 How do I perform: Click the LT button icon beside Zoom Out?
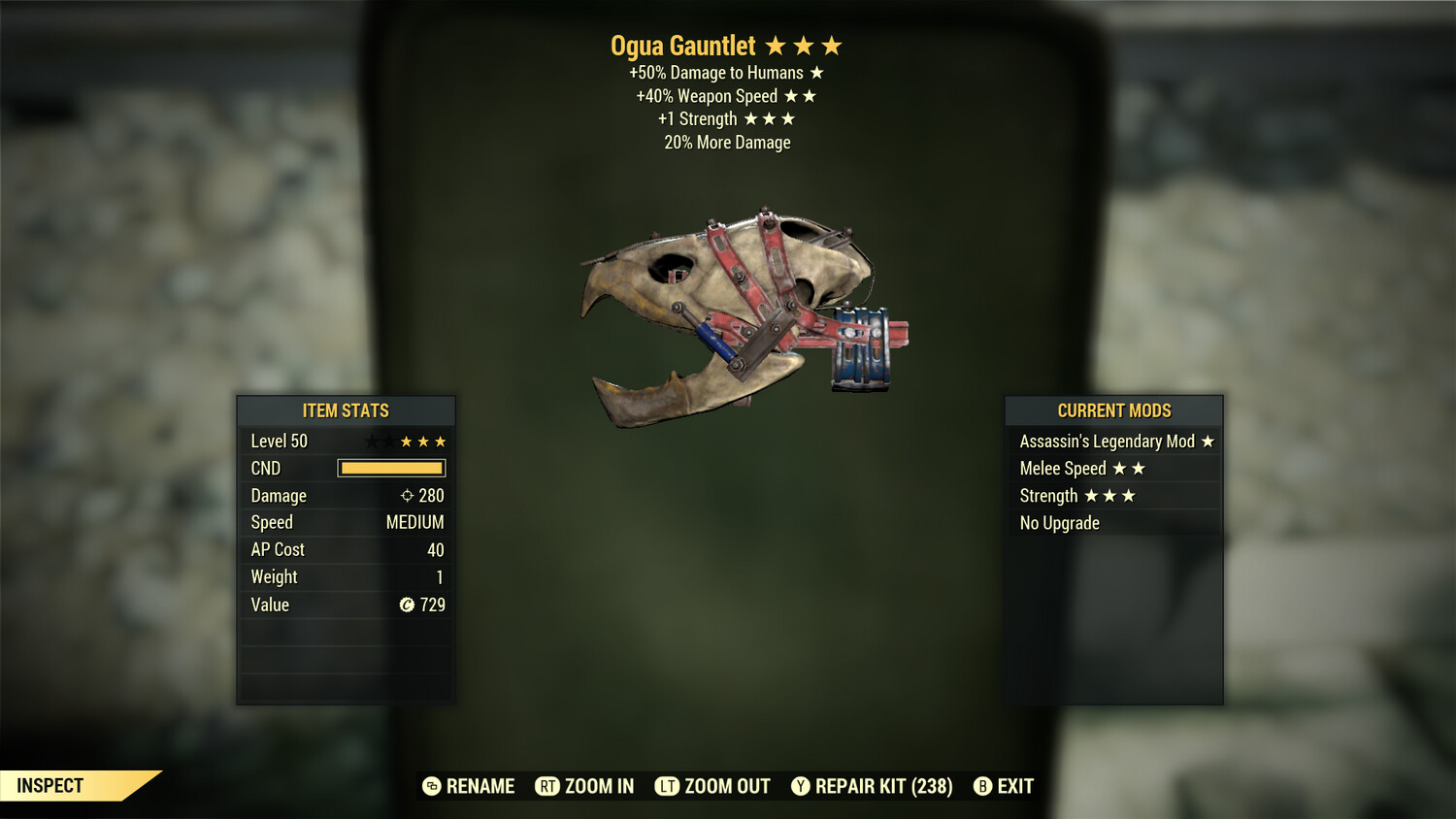(x=668, y=786)
